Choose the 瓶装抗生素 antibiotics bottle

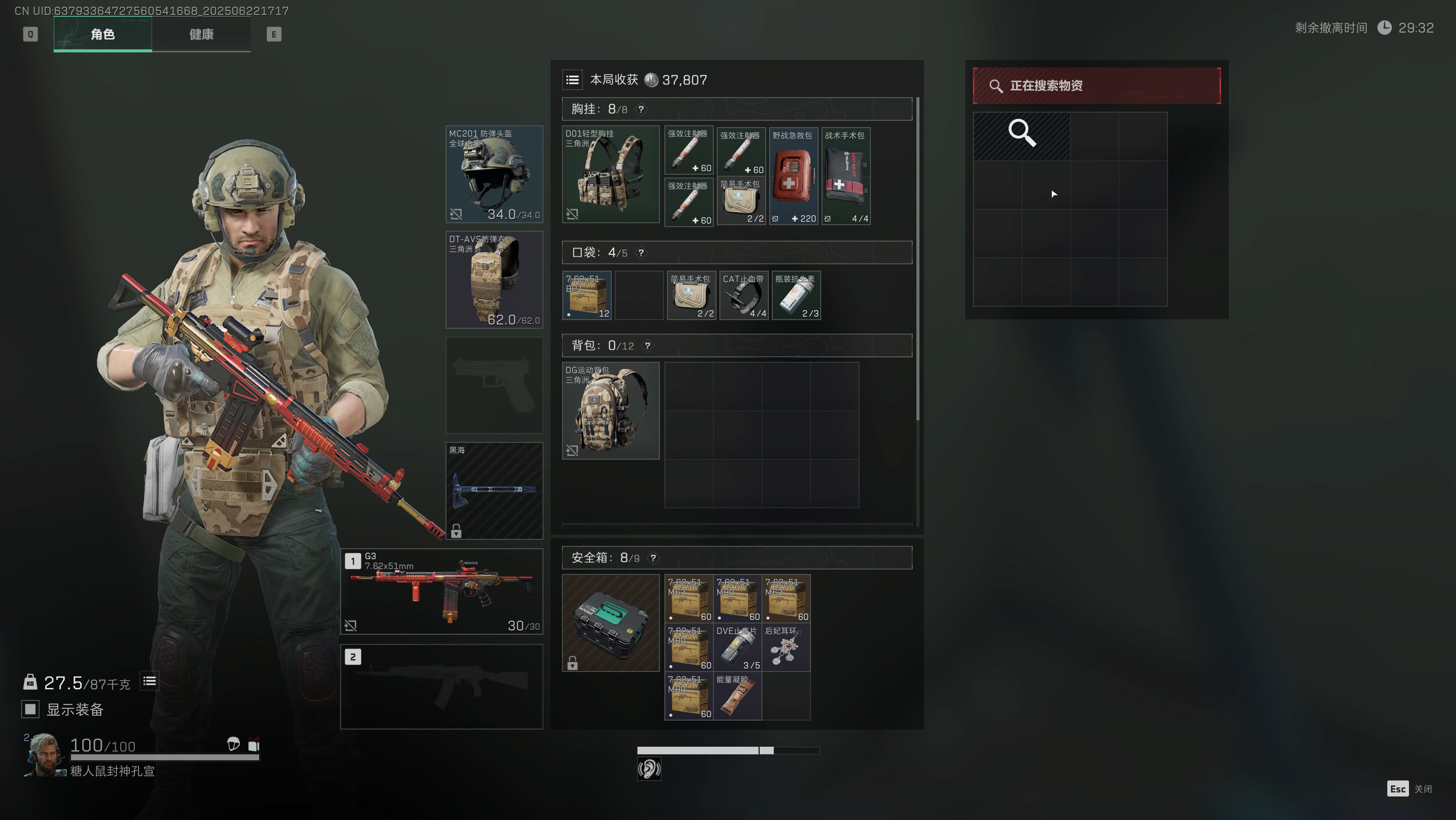(x=796, y=296)
